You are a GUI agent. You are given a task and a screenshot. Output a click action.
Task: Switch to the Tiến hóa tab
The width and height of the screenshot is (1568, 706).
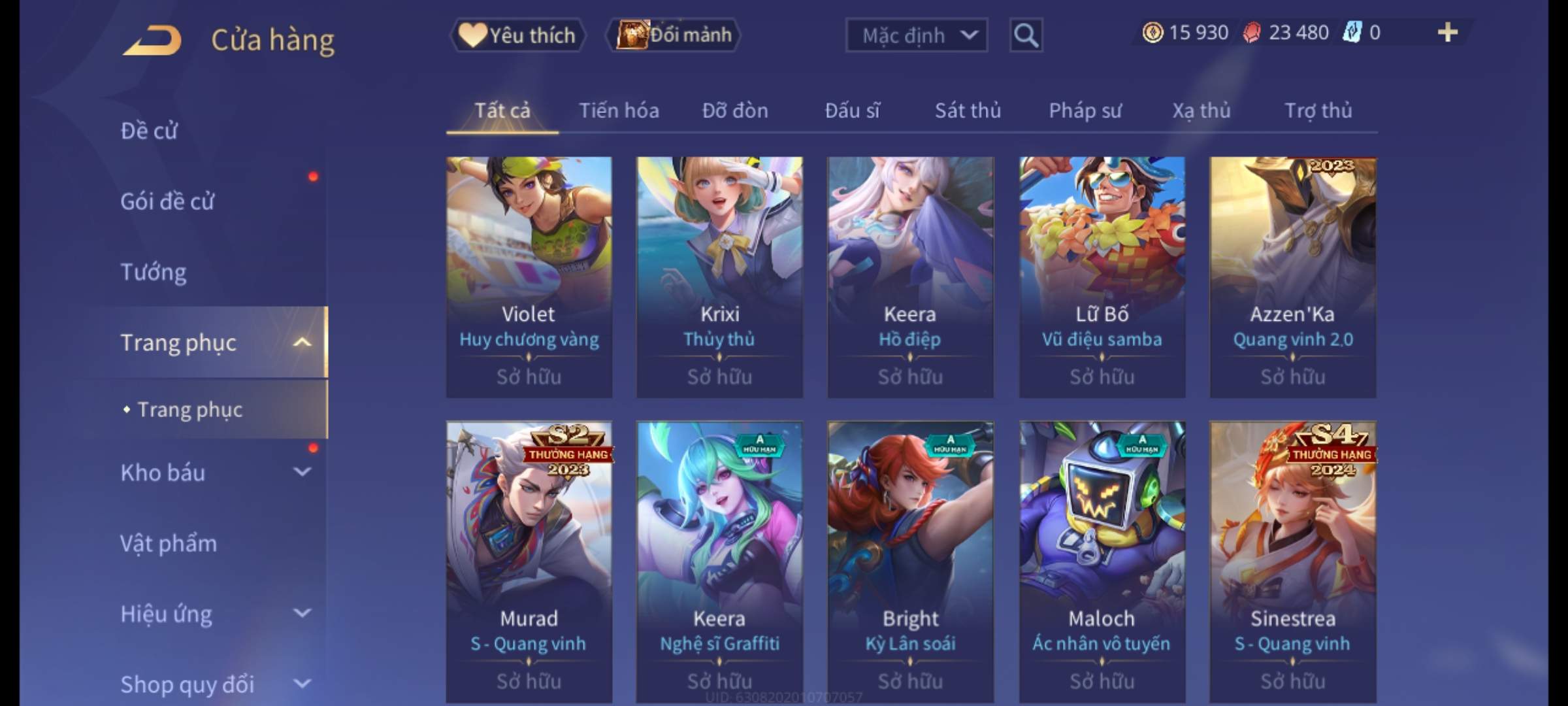click(619, 110)
